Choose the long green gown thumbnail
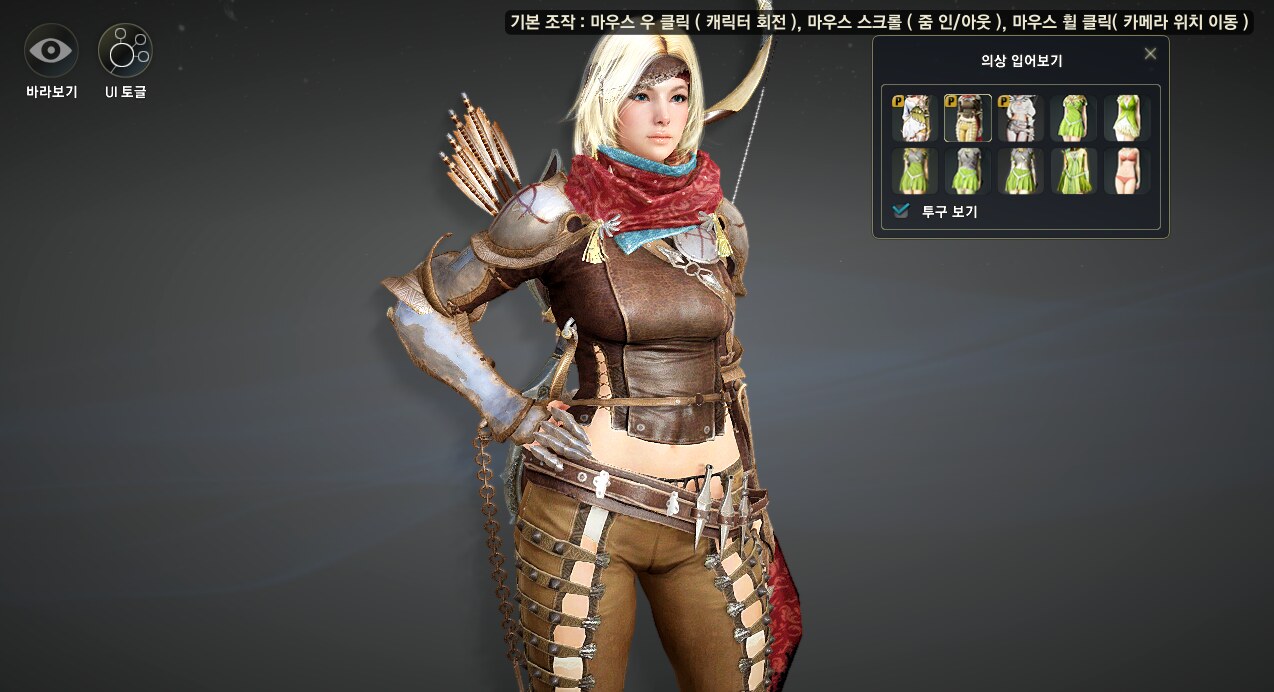The height and width of the screenshot is (692, 1274). pyautogui.click(x=1073, y=171)
